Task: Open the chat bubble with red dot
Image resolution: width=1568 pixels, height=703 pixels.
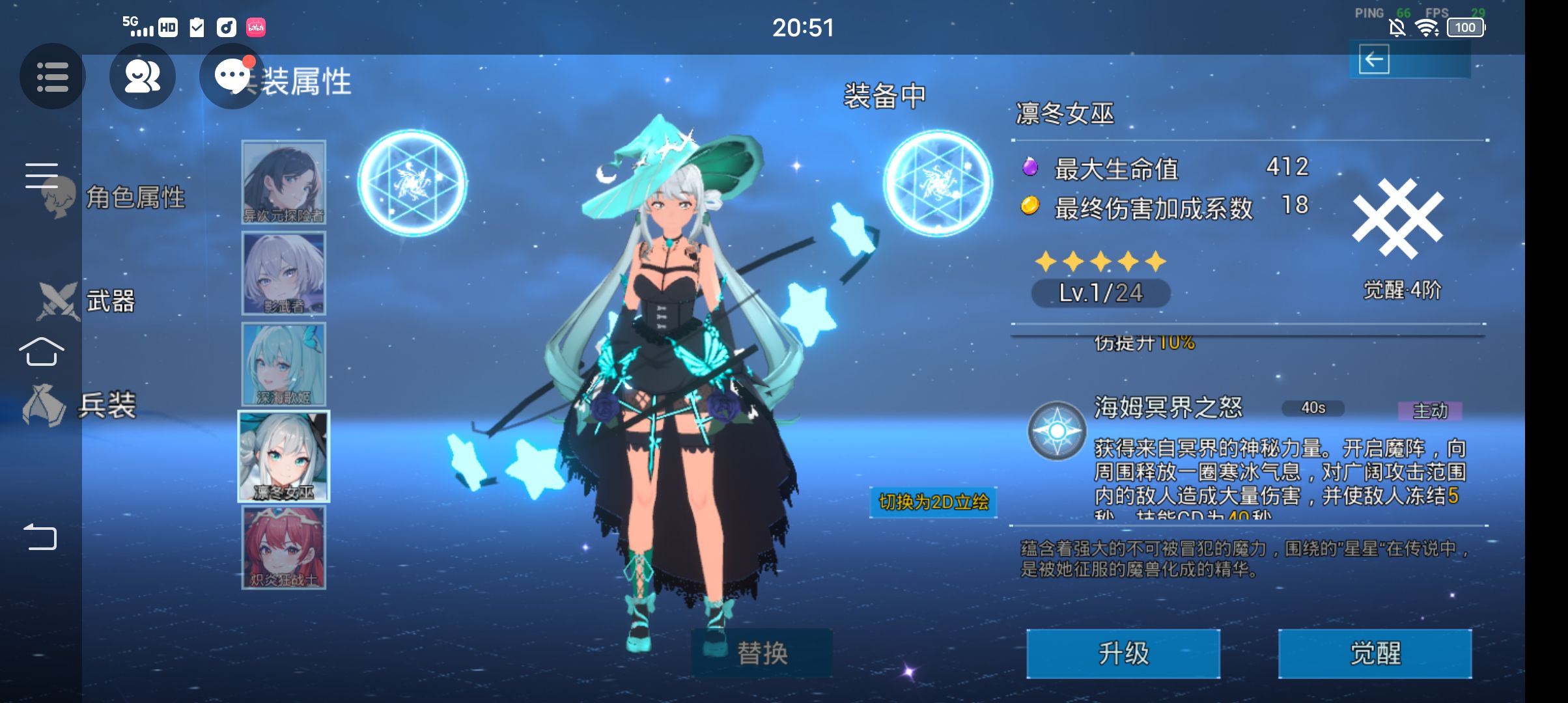Action: (232, 76)
